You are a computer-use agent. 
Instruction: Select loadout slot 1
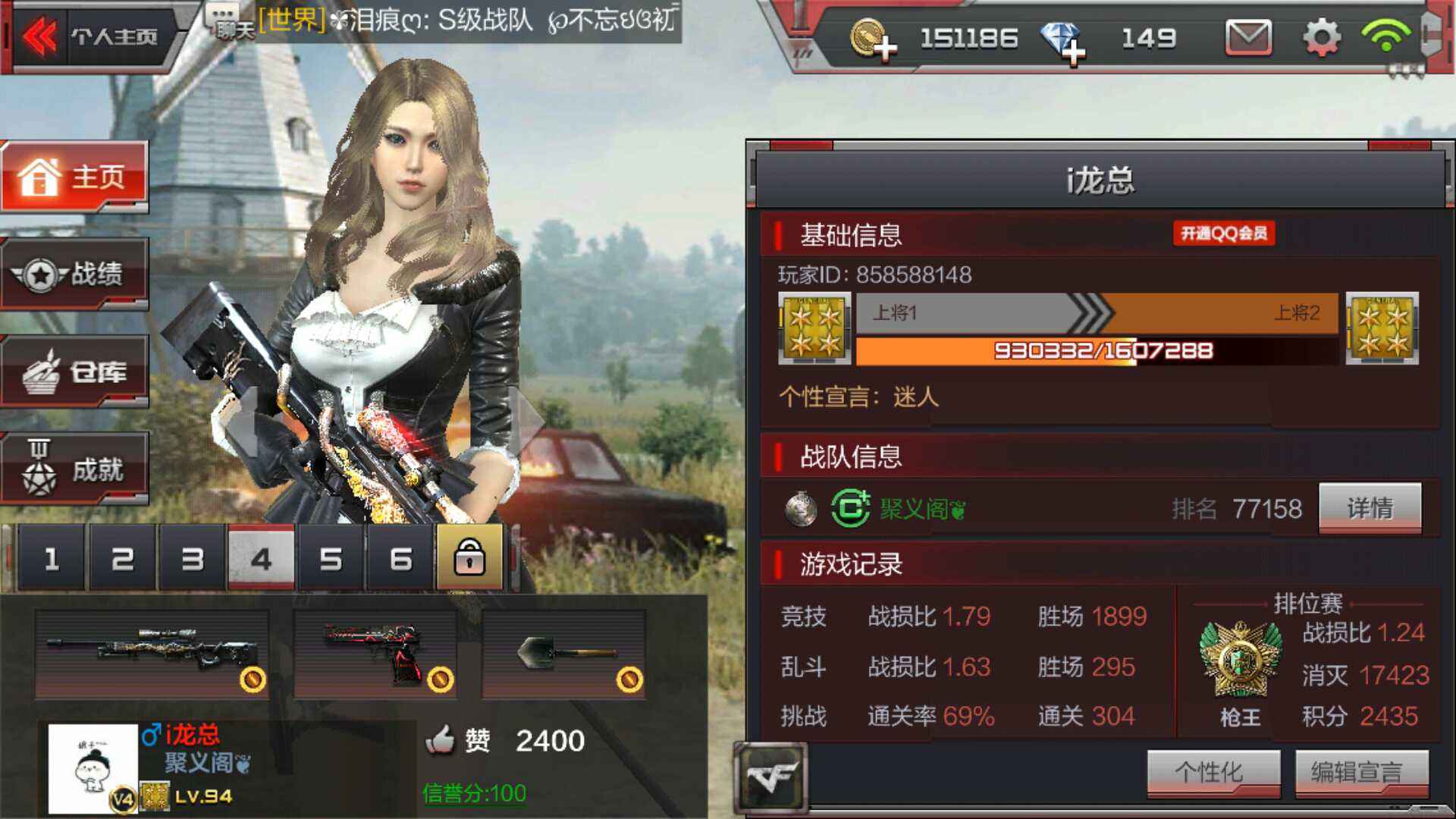tap(52, 560)
